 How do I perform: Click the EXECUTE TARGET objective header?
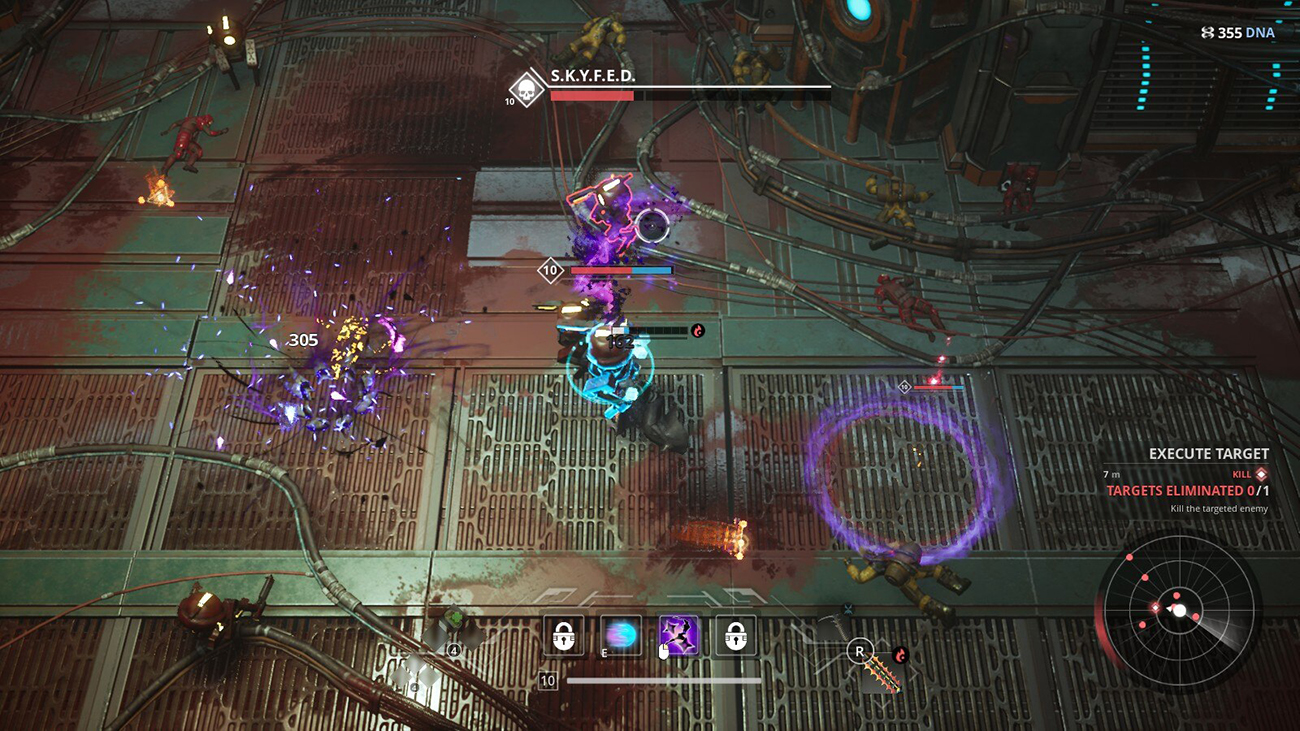[x=1207, y=453]
